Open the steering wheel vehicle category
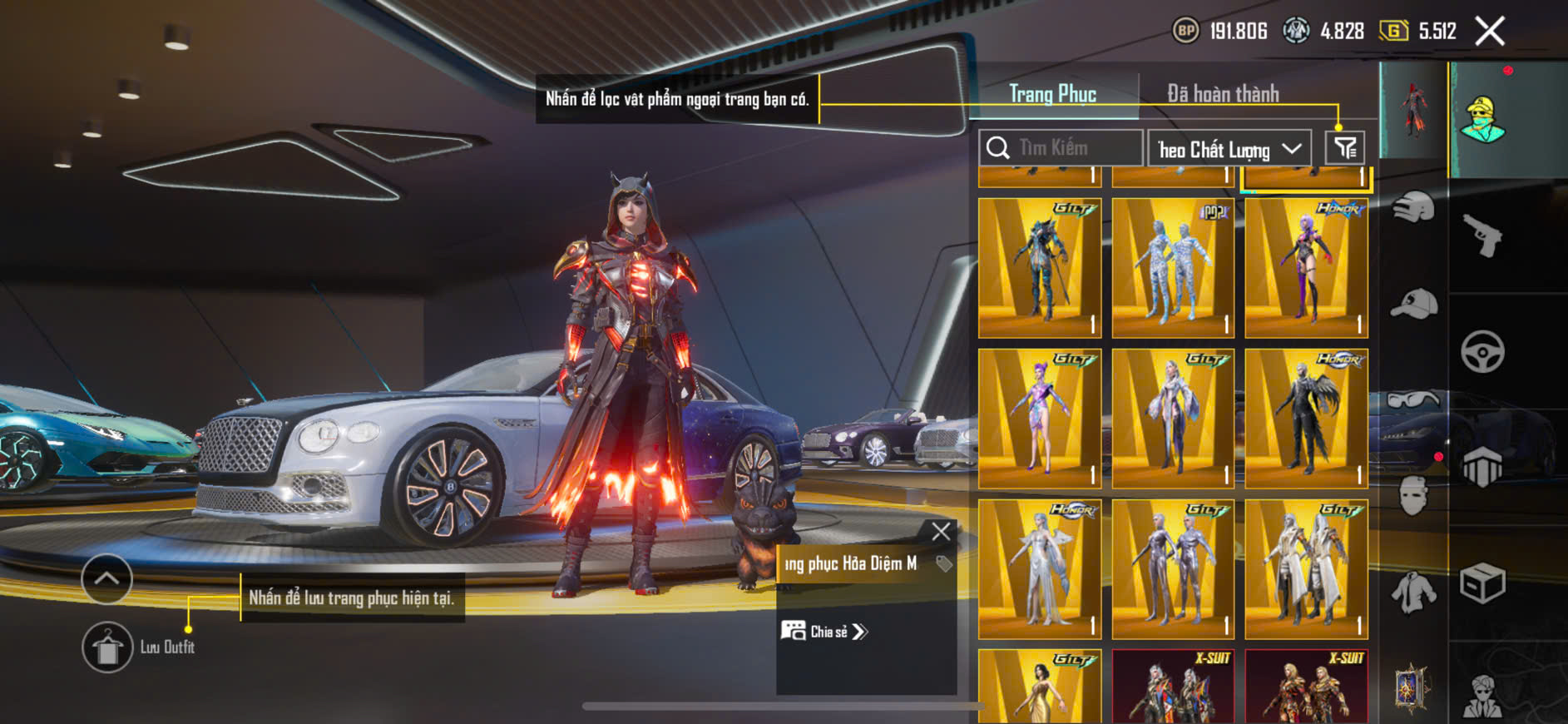This screenshot has width=1568, height=724. 1483,352
